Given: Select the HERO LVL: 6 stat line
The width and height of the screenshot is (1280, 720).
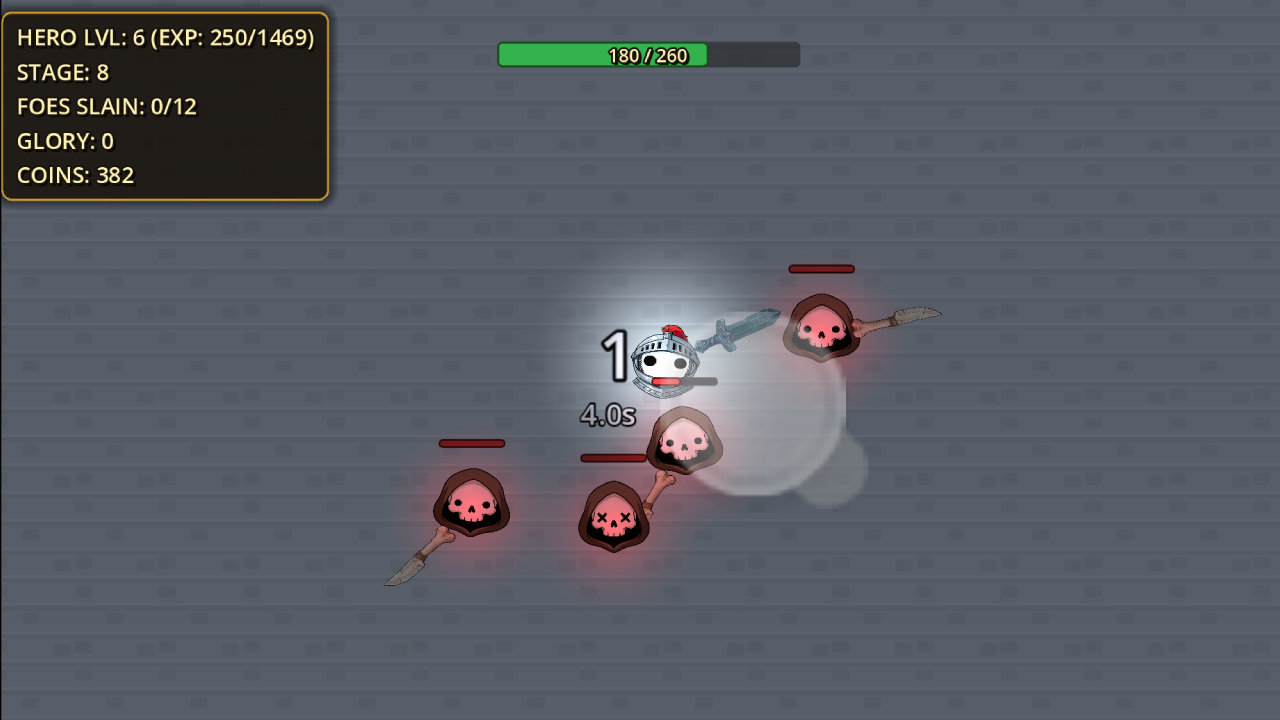Looking at the screenshot, I should (x=164, y=38).
